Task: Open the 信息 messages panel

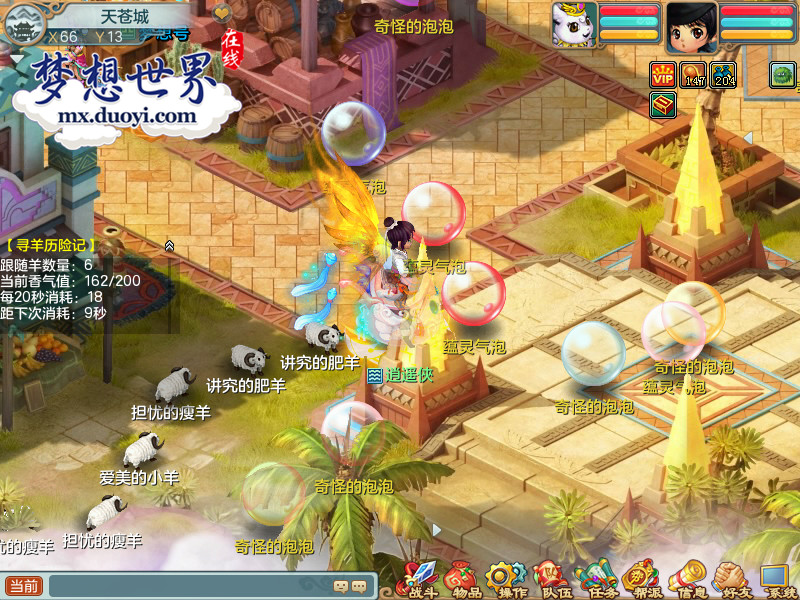Action: (x=686, y=579)
